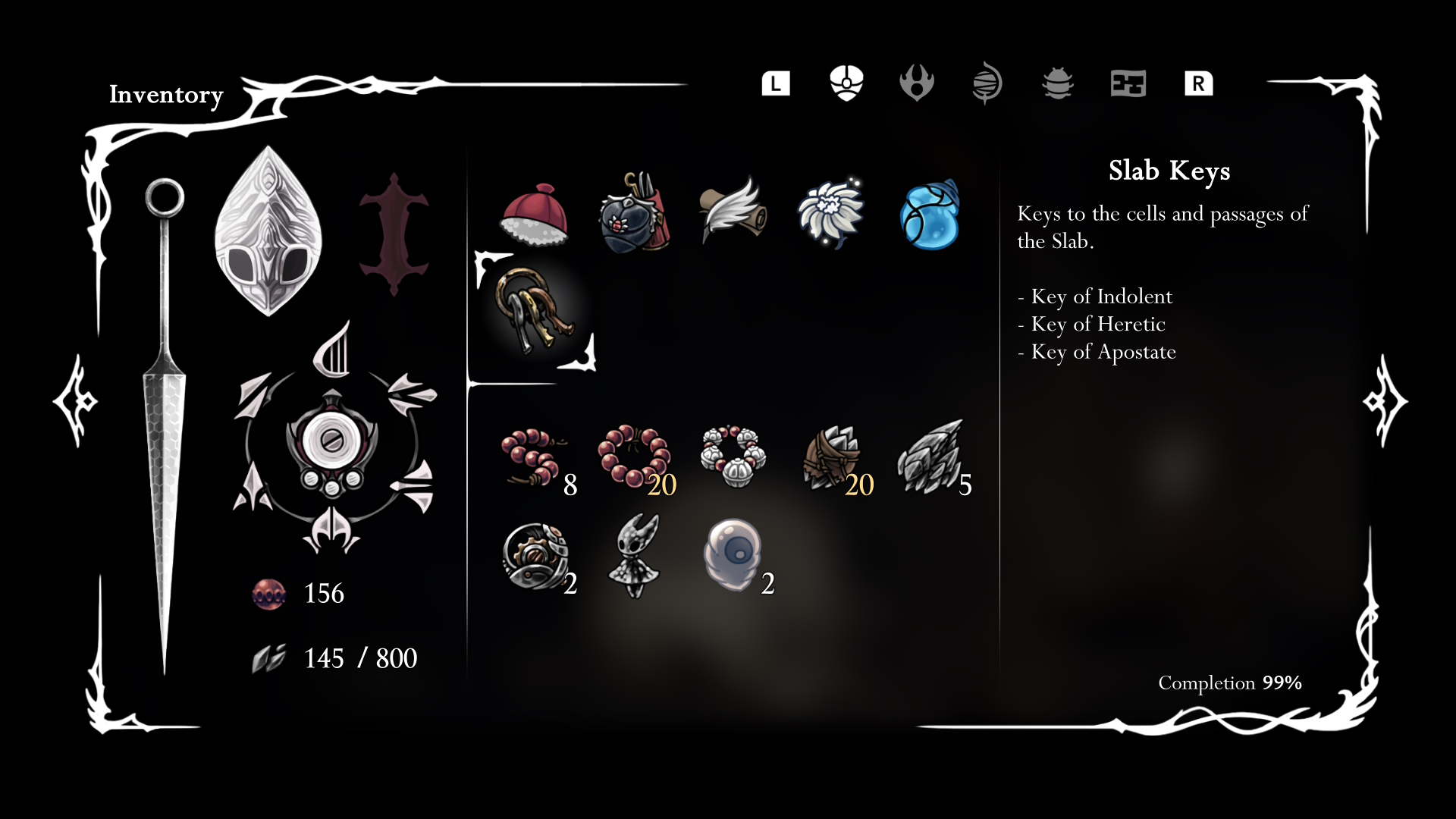Screen dimensions: 1456x819
Task: Select the loose rosary string with 8
Action: pos(533,457)
